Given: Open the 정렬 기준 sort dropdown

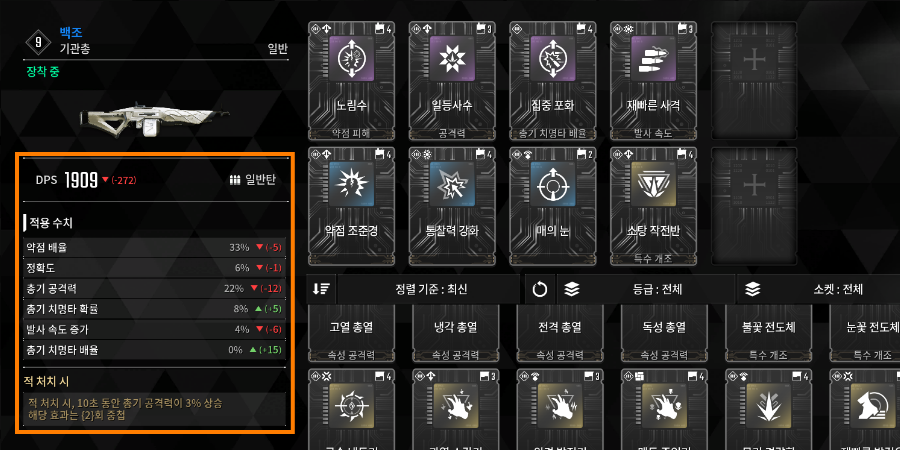Looking at the screenshot, I should (431, 289).
